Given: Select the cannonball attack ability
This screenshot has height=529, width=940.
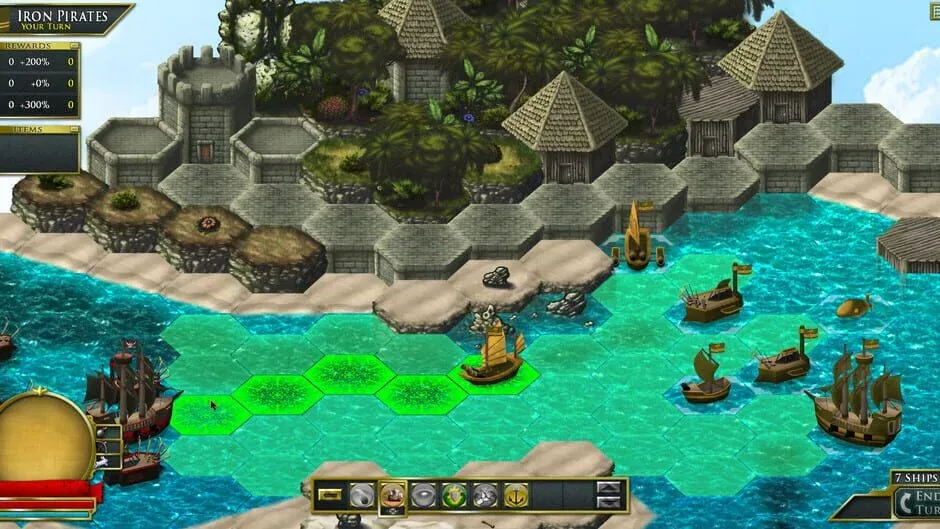Looking at the screenshot, I should (361, 494).
